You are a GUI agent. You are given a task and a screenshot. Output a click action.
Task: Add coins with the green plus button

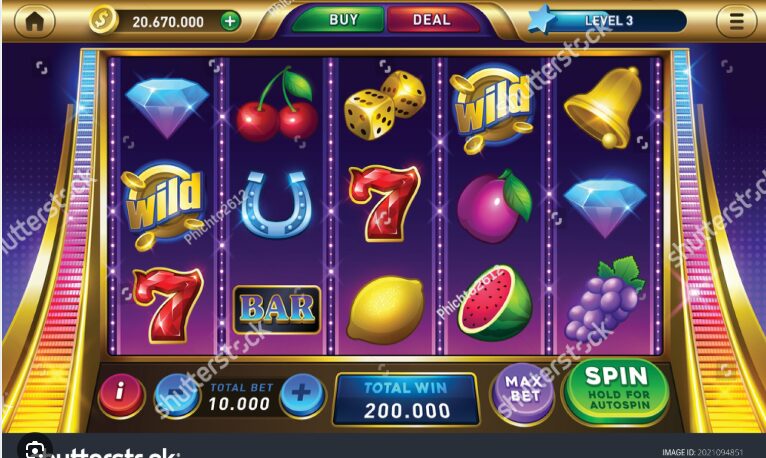230,21
